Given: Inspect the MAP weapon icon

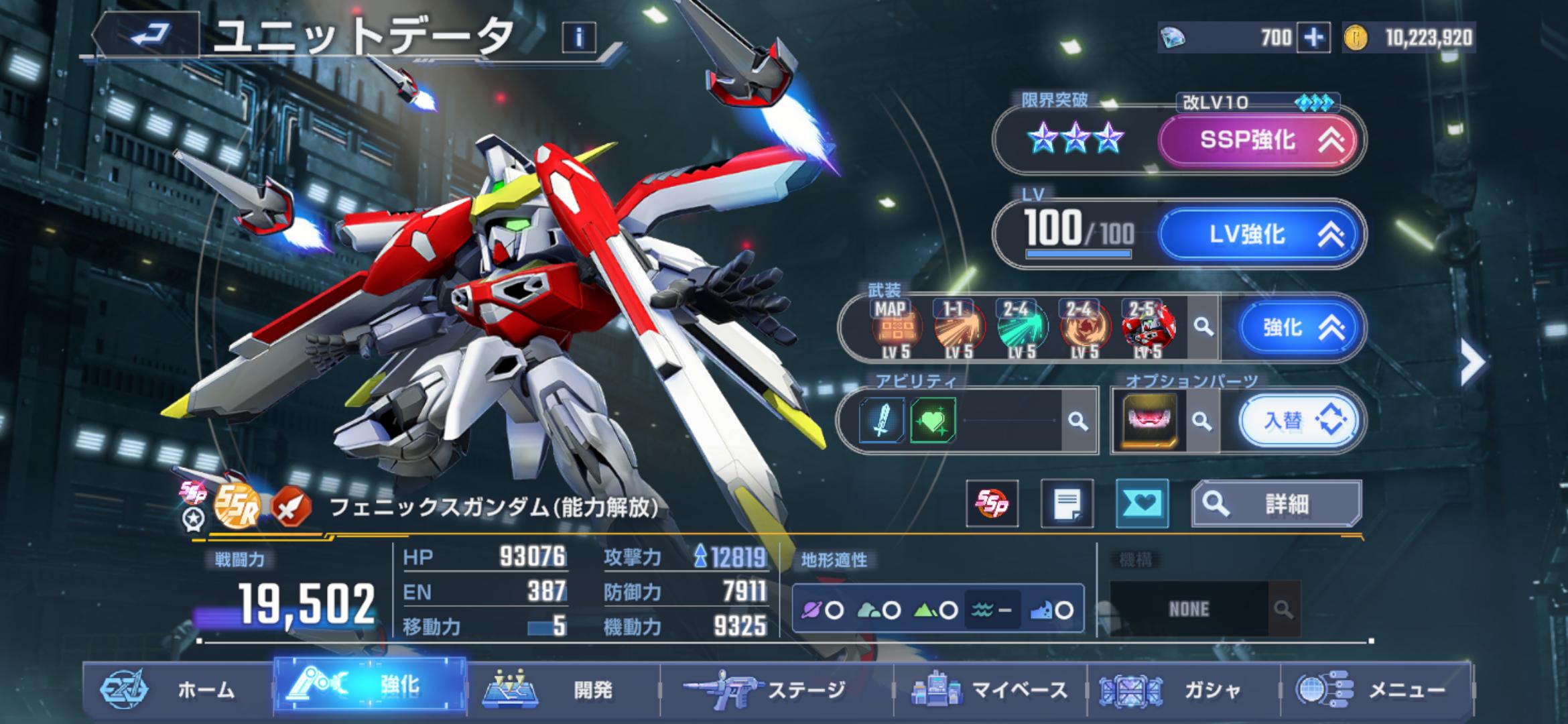Looking at the screenshot, I should (897, 328).
